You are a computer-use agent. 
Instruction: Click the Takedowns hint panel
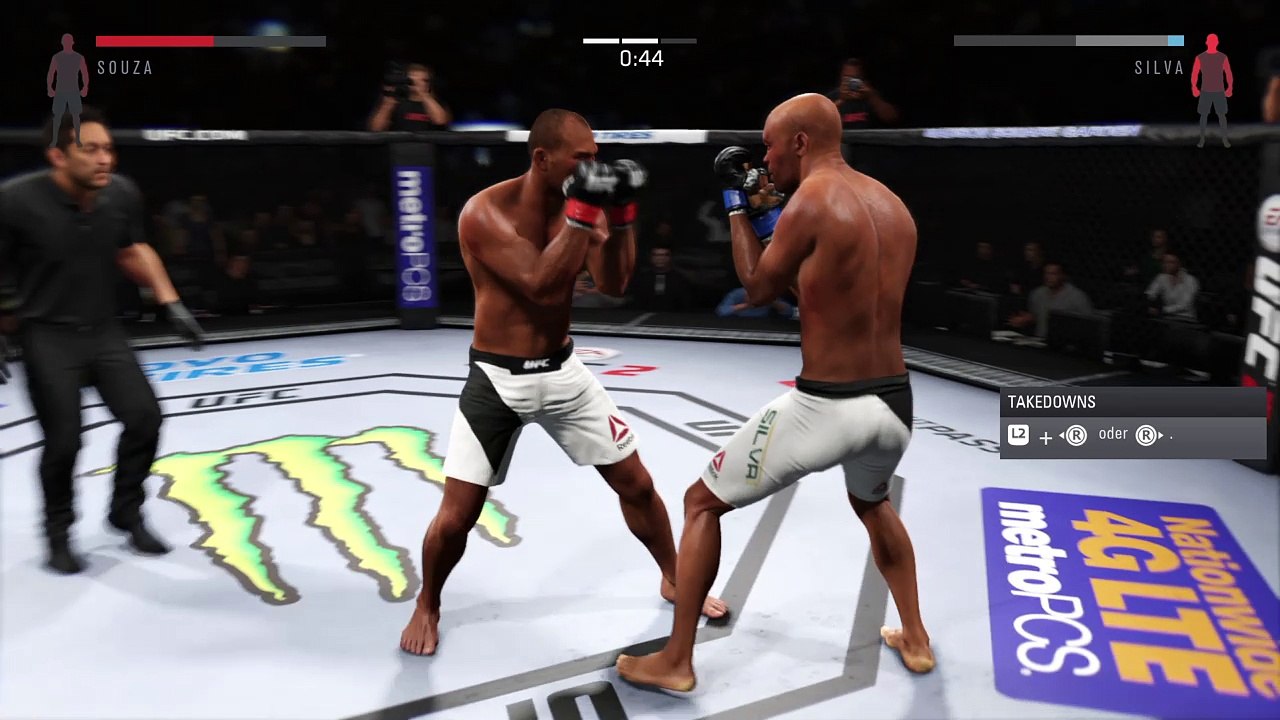pyautogui.click(x=1133, y=422)
